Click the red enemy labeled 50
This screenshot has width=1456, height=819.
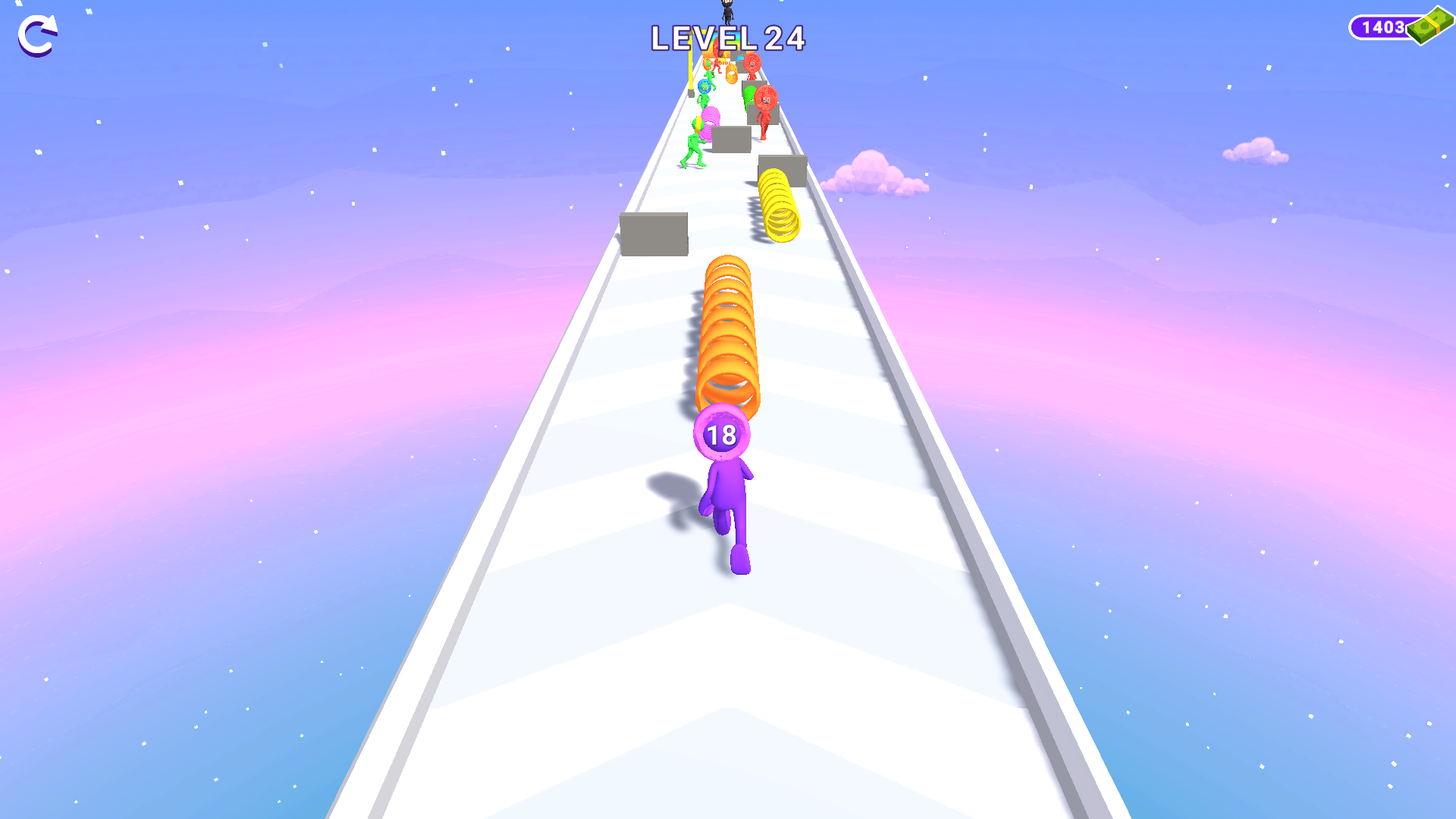(766, 99)
